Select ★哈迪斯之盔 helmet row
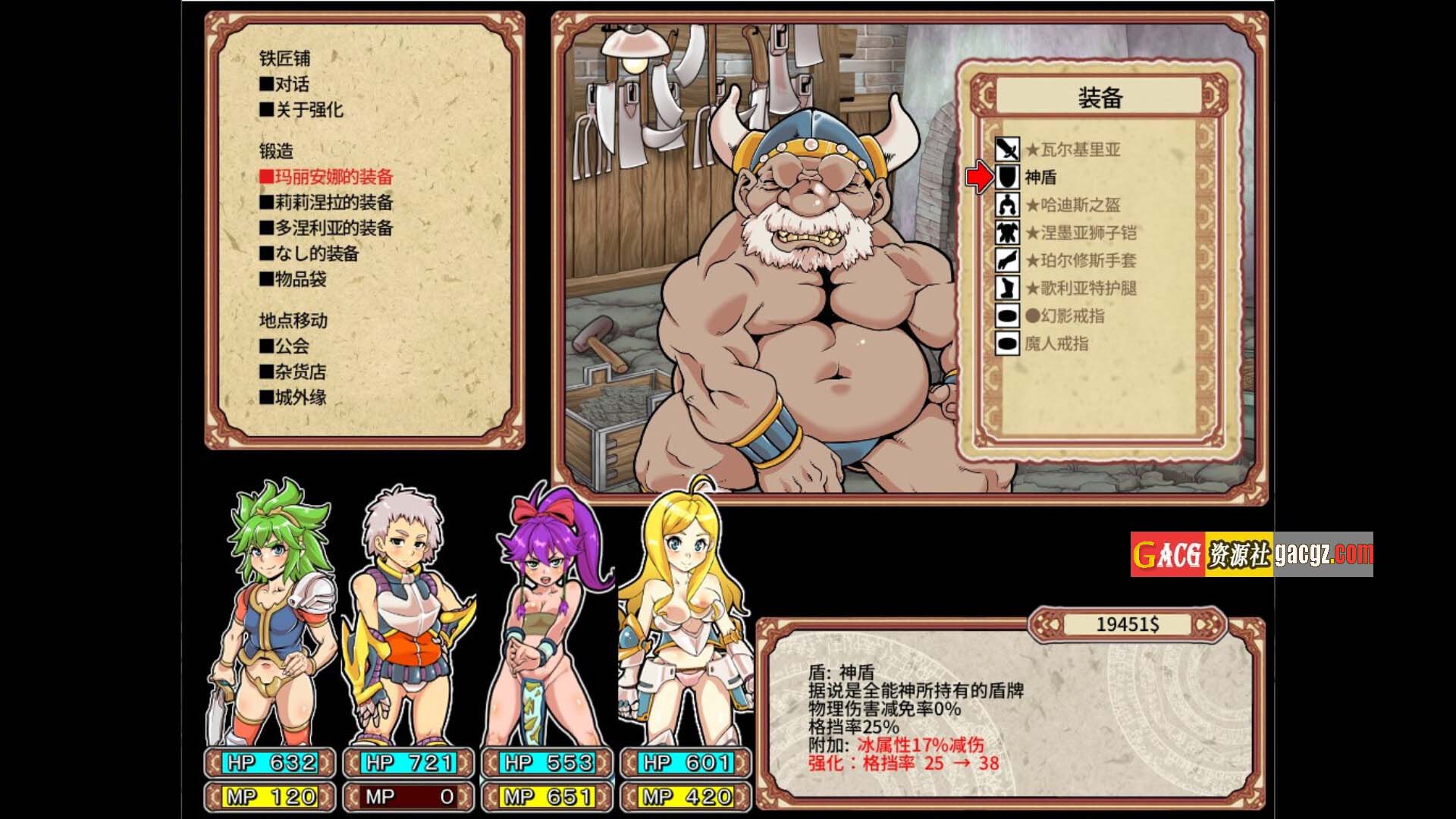Image resolution: width=1456 pixels, height=819 pixels. (x=1072, y=205)
